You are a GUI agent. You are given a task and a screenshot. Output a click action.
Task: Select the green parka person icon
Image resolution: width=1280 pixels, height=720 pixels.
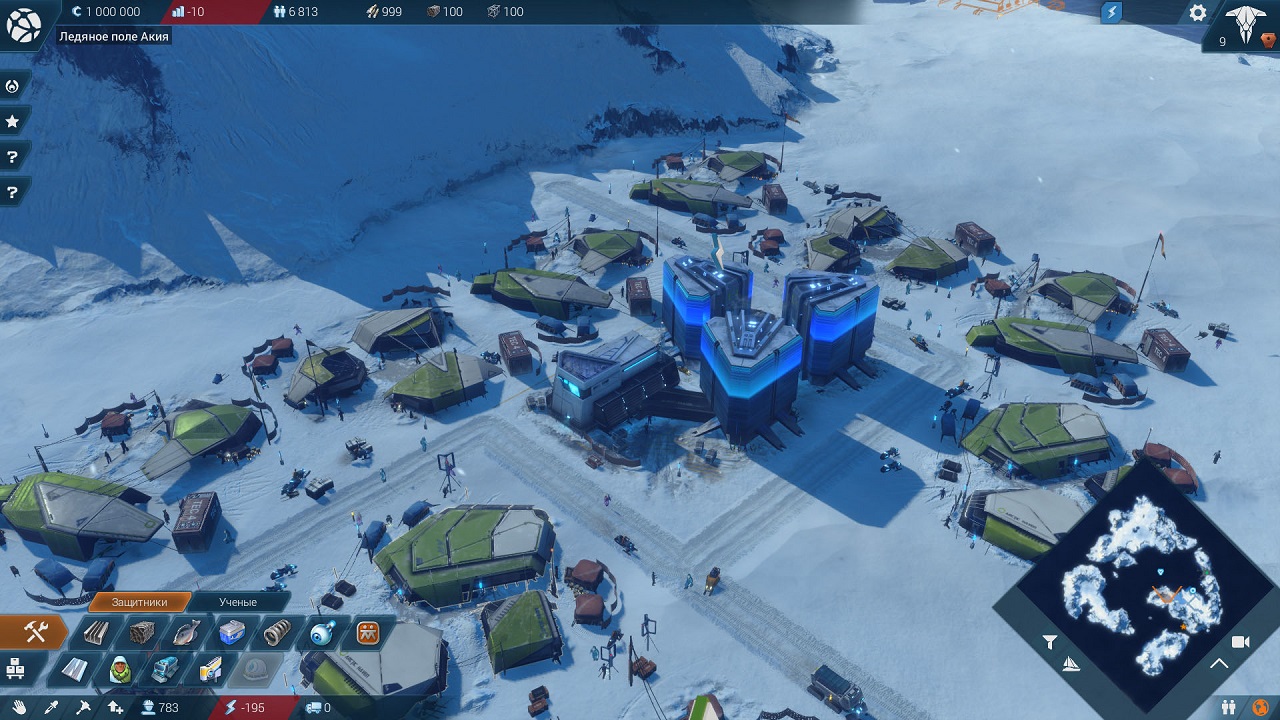point(120,669)
